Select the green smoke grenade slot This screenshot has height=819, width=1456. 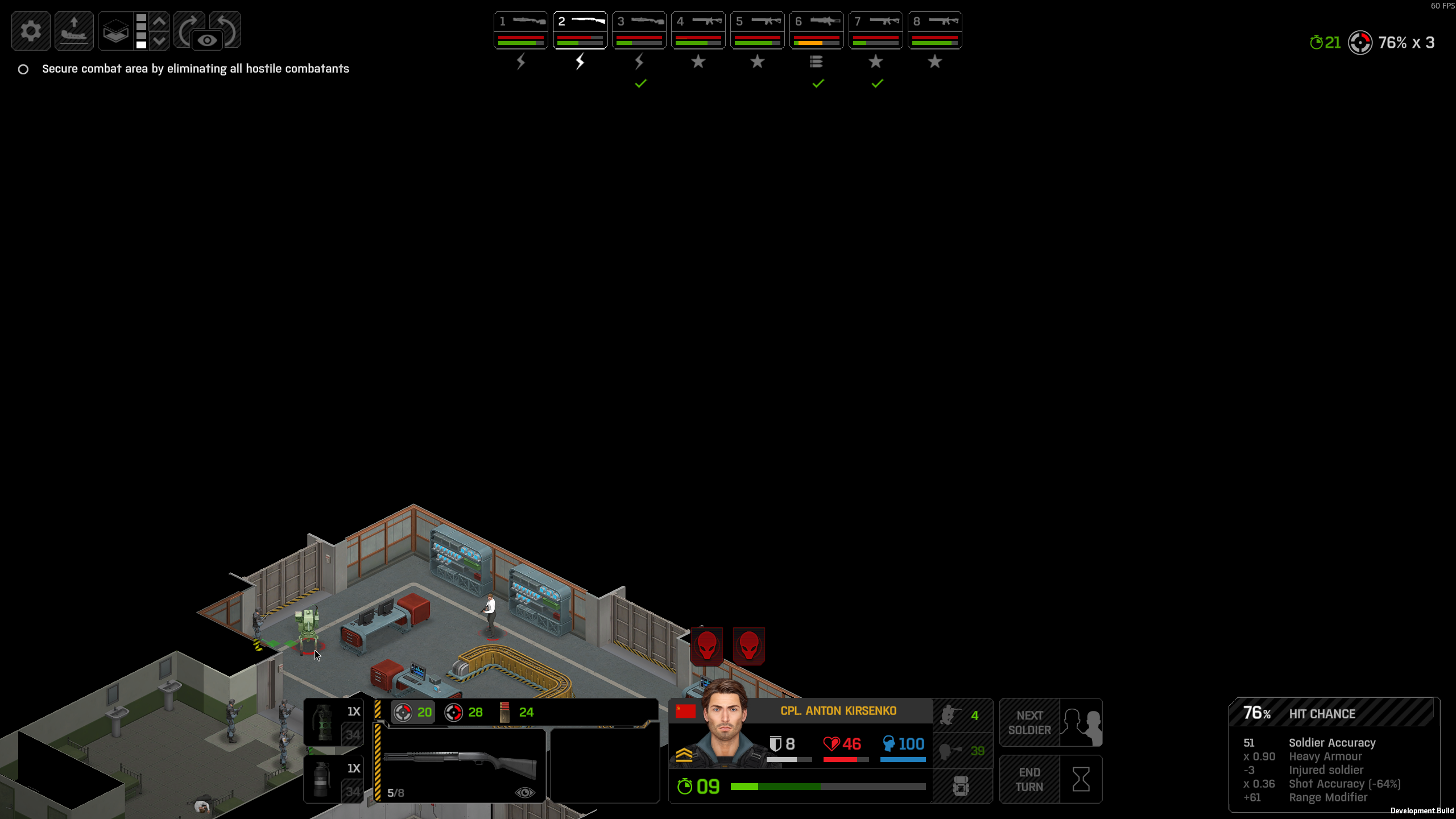pos(333,722)
